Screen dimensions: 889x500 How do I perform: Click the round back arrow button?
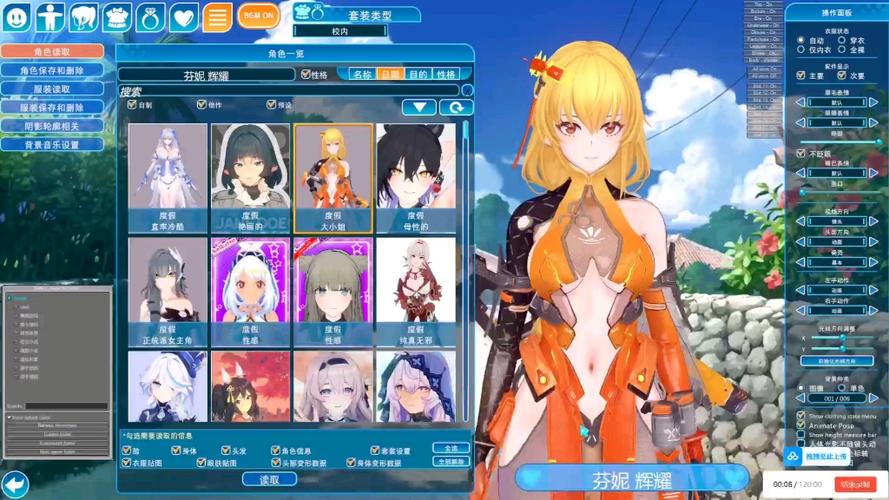pos(15,484)
